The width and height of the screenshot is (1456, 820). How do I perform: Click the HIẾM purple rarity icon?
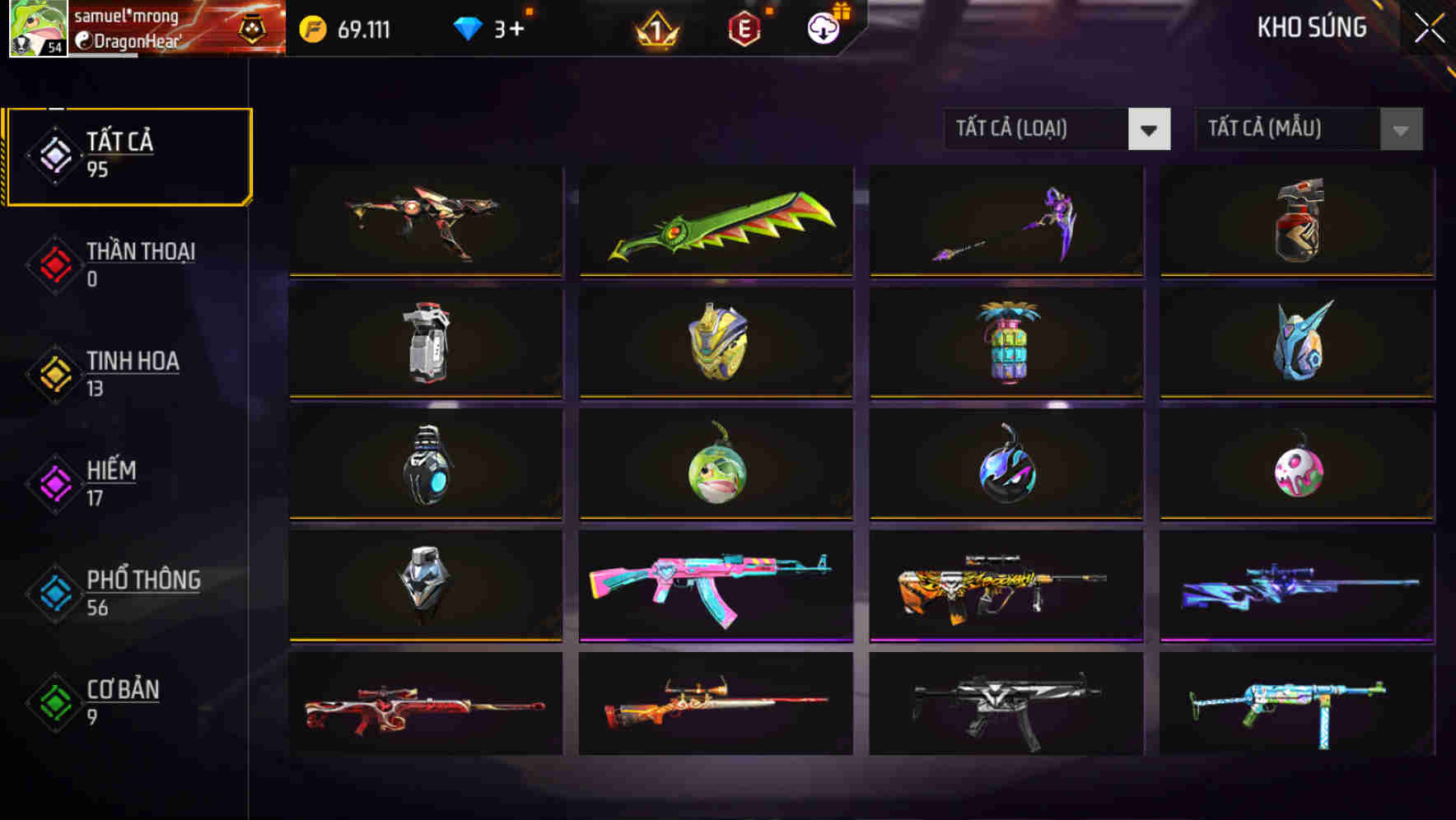[x=53, y=482]
